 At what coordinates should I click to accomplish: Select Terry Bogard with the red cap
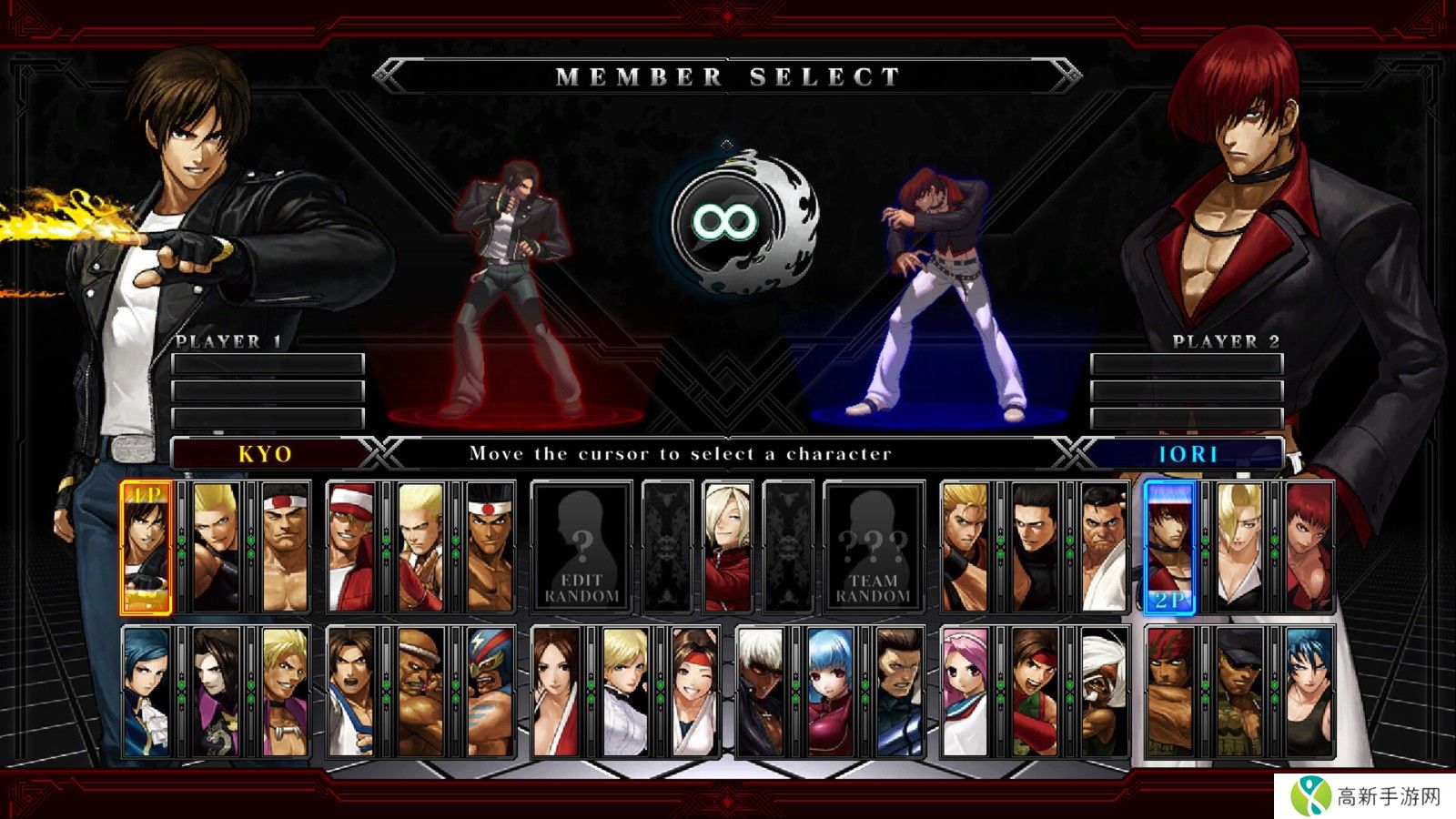coord(351,547)
